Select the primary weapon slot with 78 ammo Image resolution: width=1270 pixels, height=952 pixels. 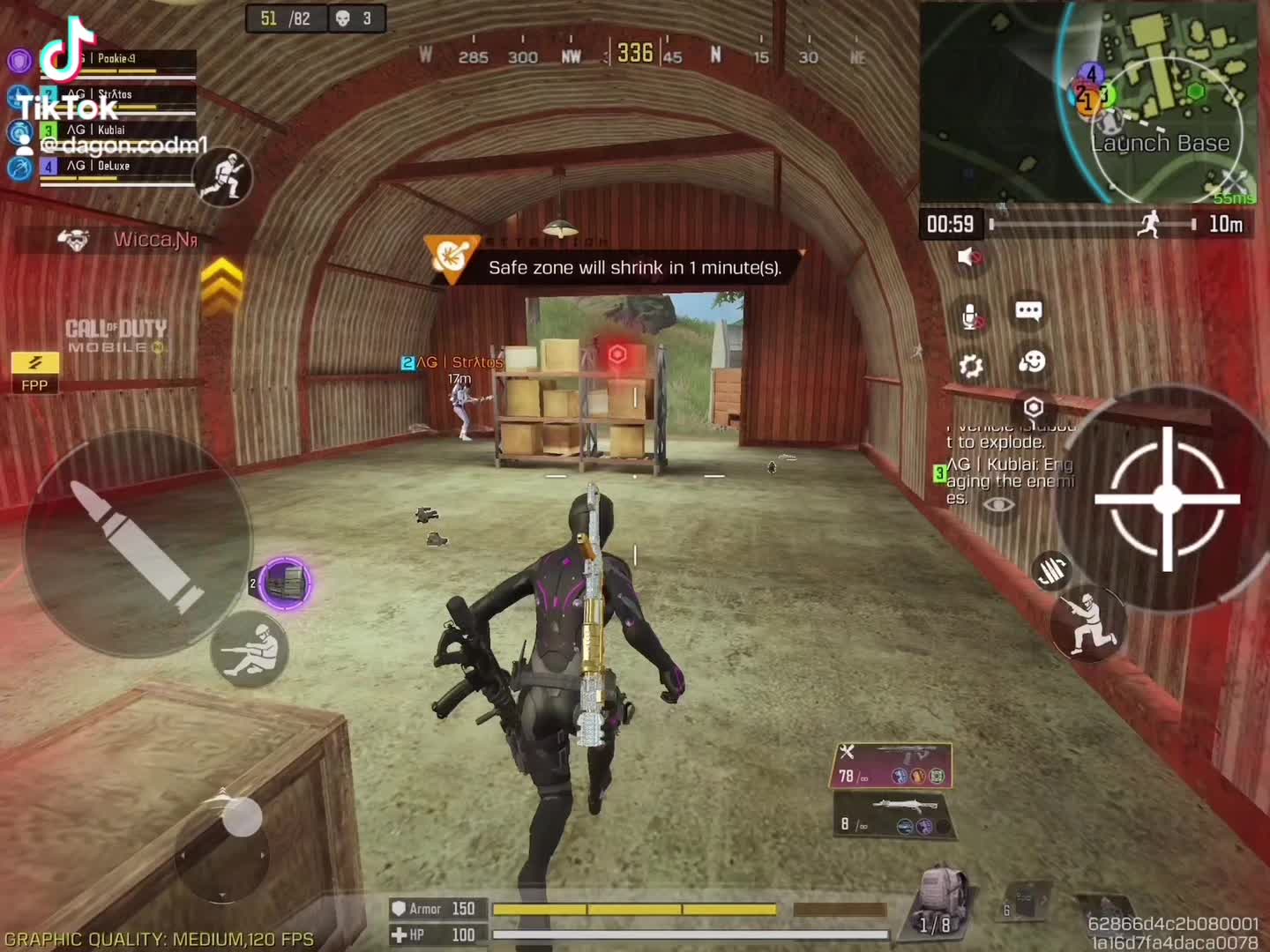click(x=891, y=764)
